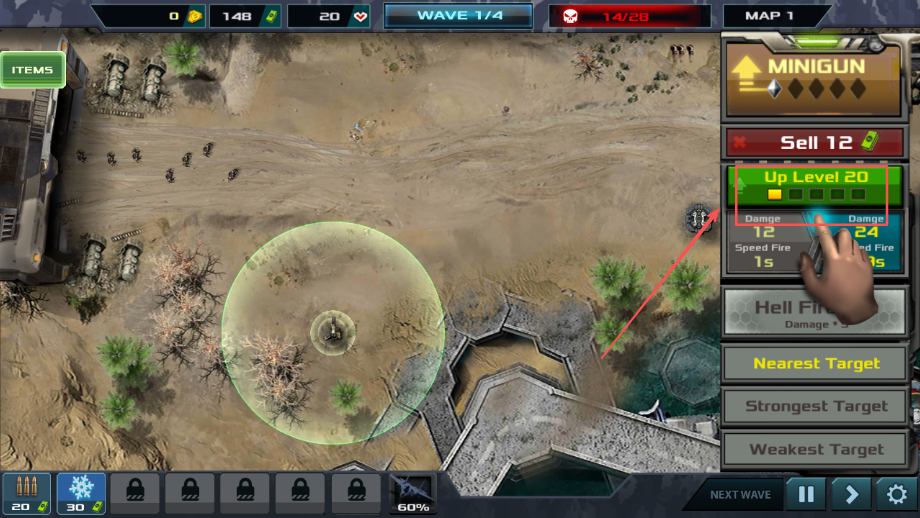Sell the minigun for 12
This screenshot has width=920, height=518.
click(816, 142)
